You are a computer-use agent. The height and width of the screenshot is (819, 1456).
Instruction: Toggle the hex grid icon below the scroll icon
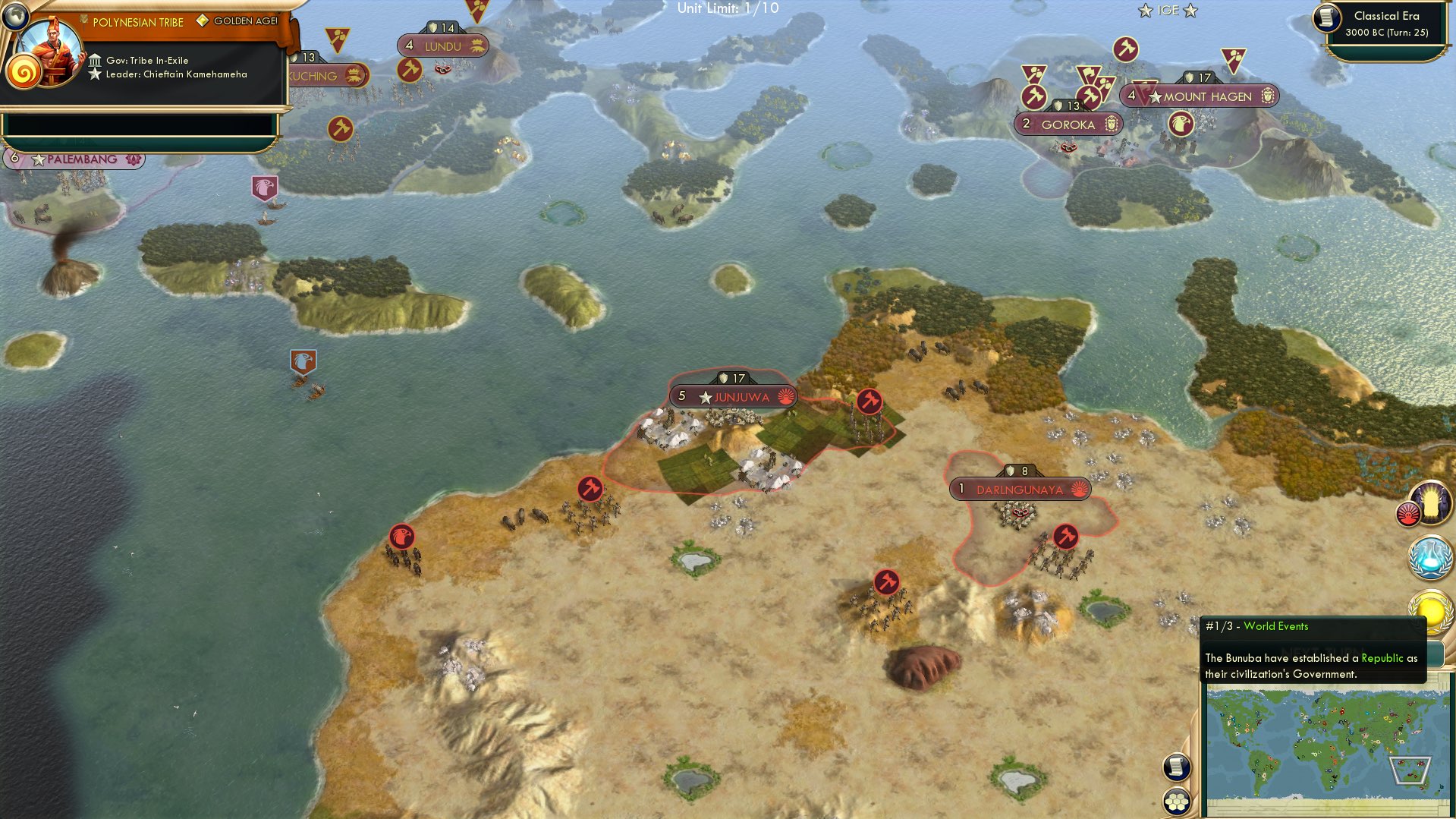(1175, 802)
